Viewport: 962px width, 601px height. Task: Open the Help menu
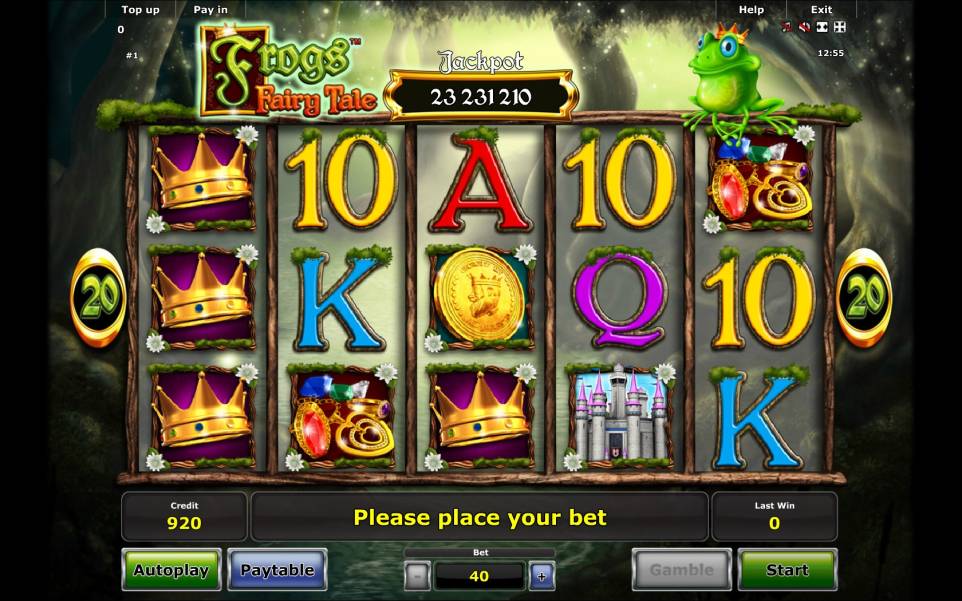point(751,10)
